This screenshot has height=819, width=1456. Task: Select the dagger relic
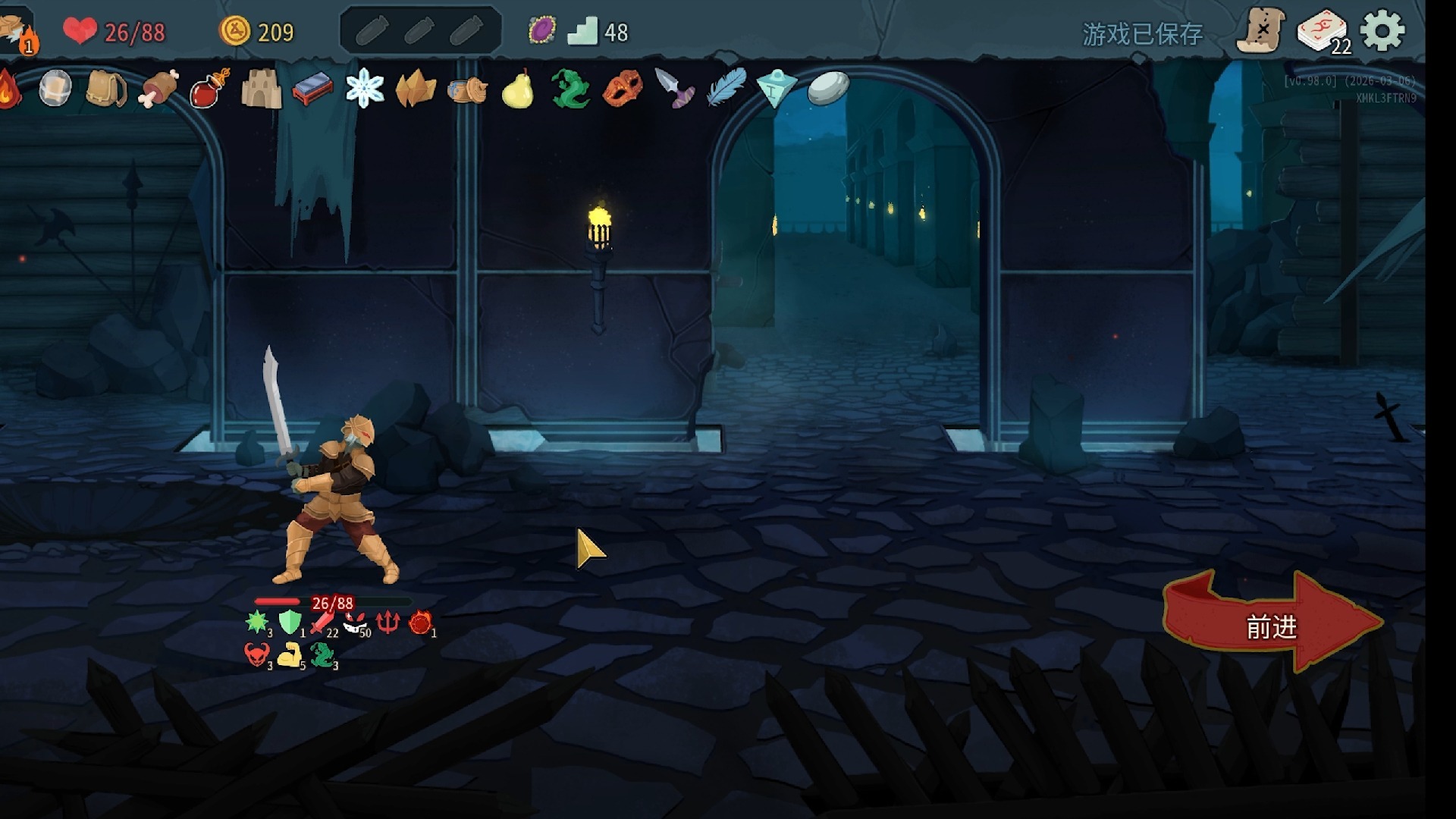point(673,89)
